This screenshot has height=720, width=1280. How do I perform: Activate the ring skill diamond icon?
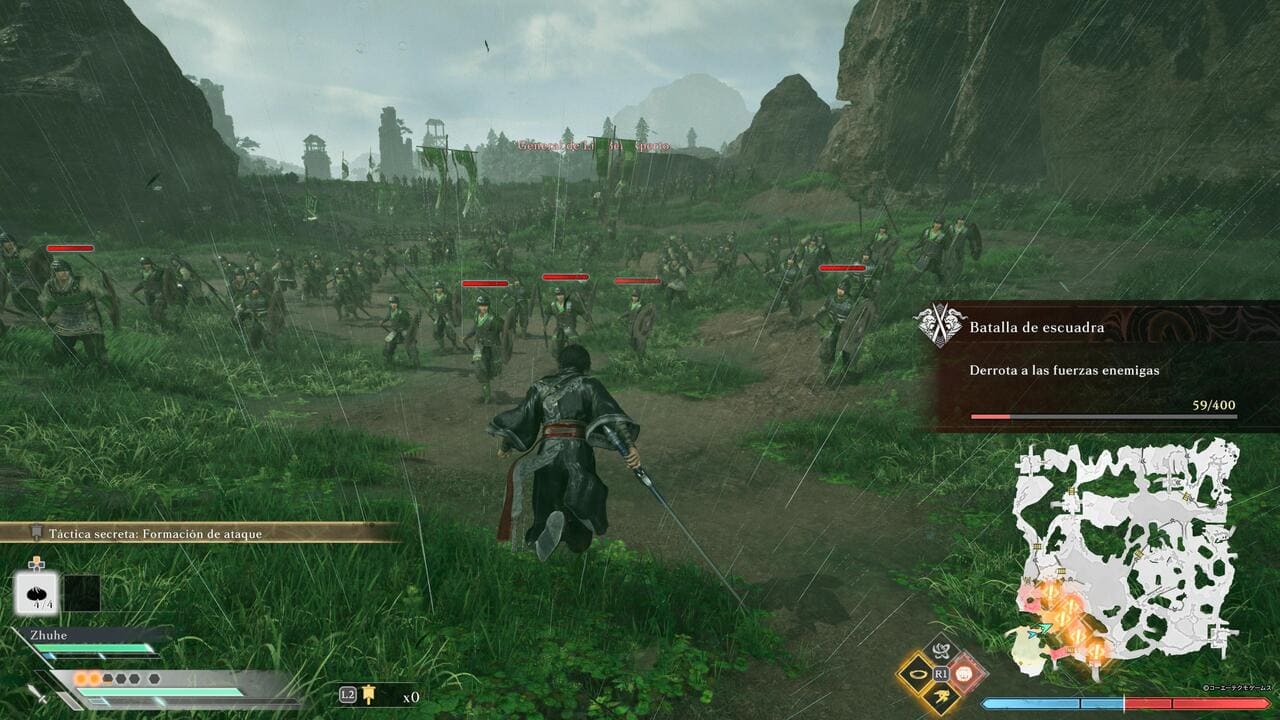click(x=917, y=673)
